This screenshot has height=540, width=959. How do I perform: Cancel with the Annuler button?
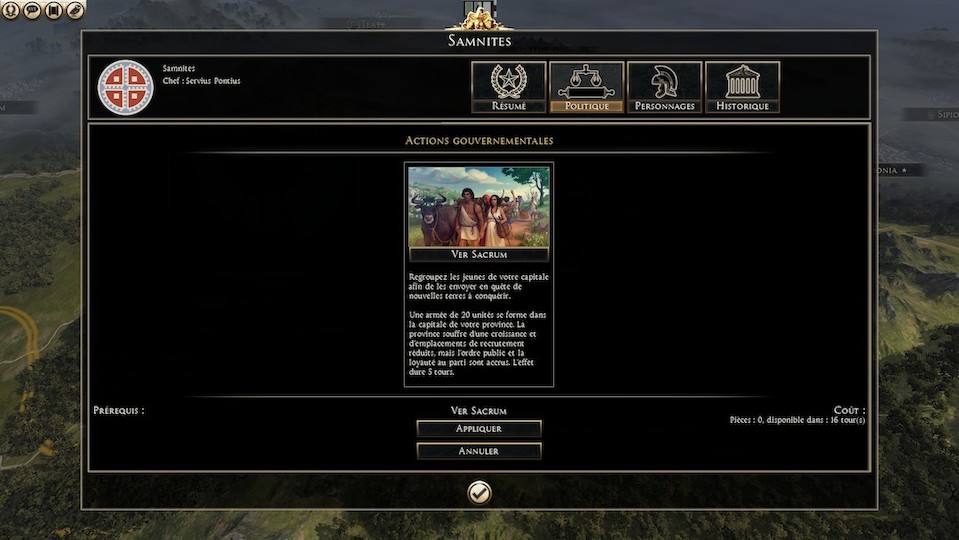[x=479, y=451]
